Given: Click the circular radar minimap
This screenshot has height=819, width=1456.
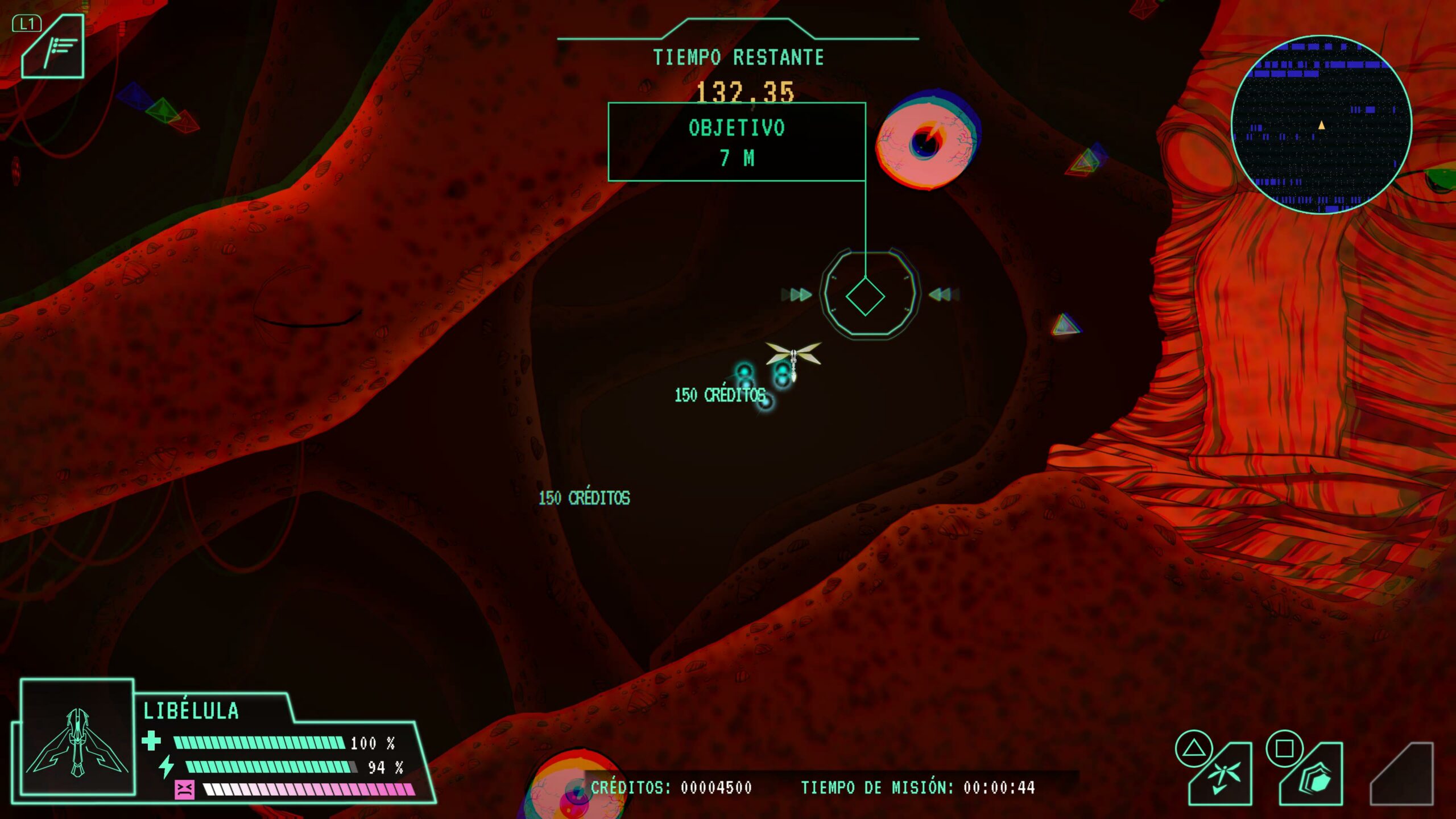Looking at the screenshot, I should [1321, 125].
